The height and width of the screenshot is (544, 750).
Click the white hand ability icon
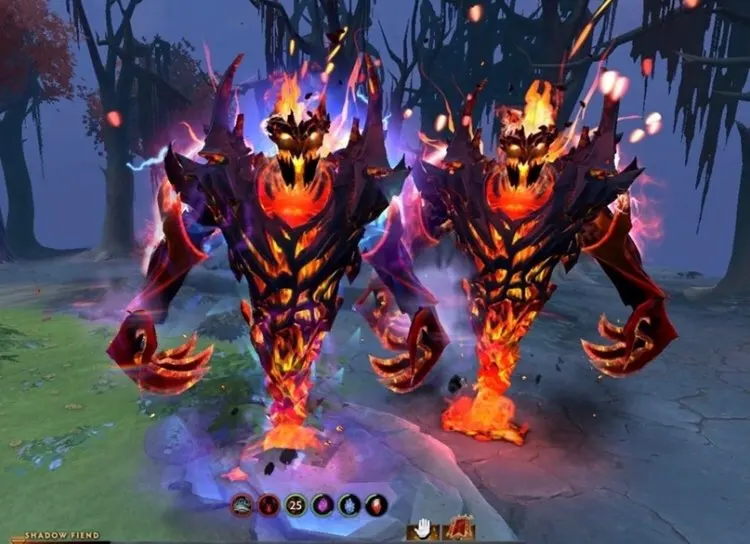click(x=423, y=529)
